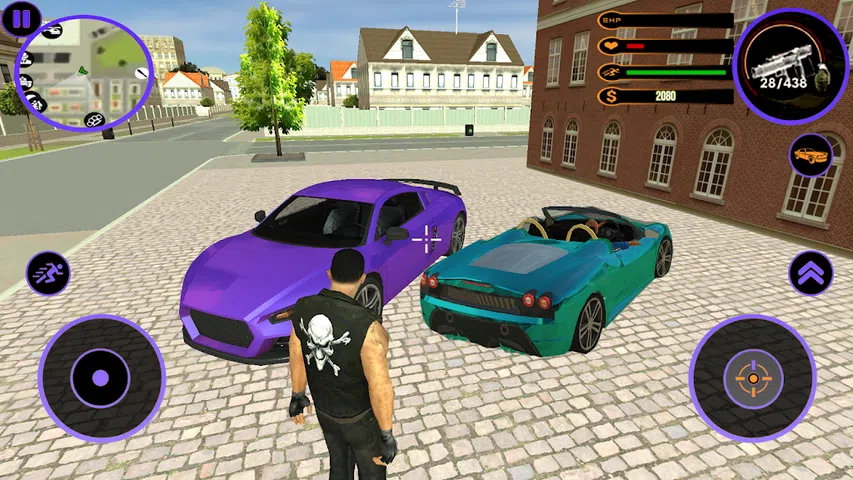
Task: Tap the orange car button
Action: click(810, 155)
